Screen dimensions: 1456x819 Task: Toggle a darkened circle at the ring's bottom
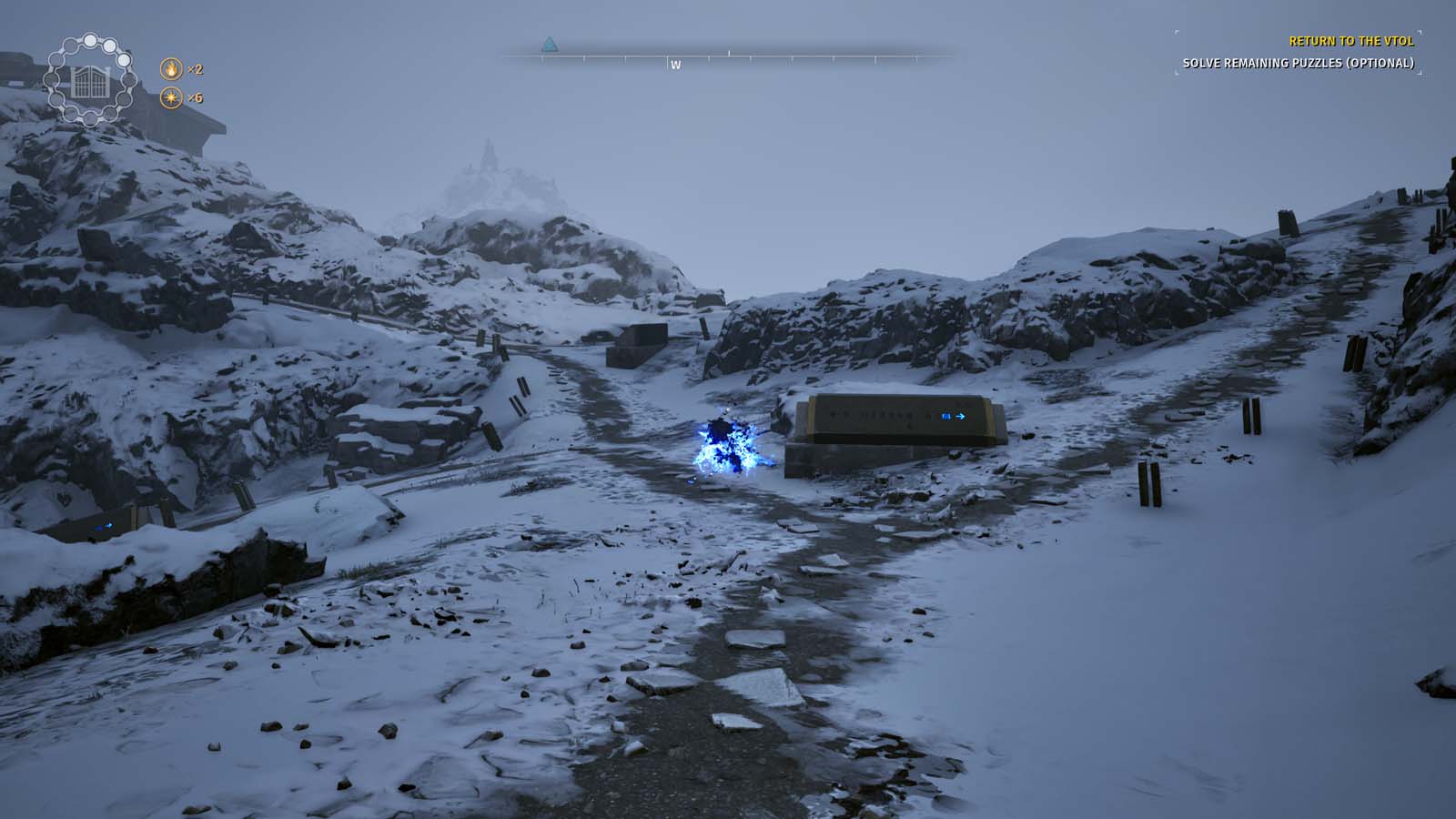[88, 117]
